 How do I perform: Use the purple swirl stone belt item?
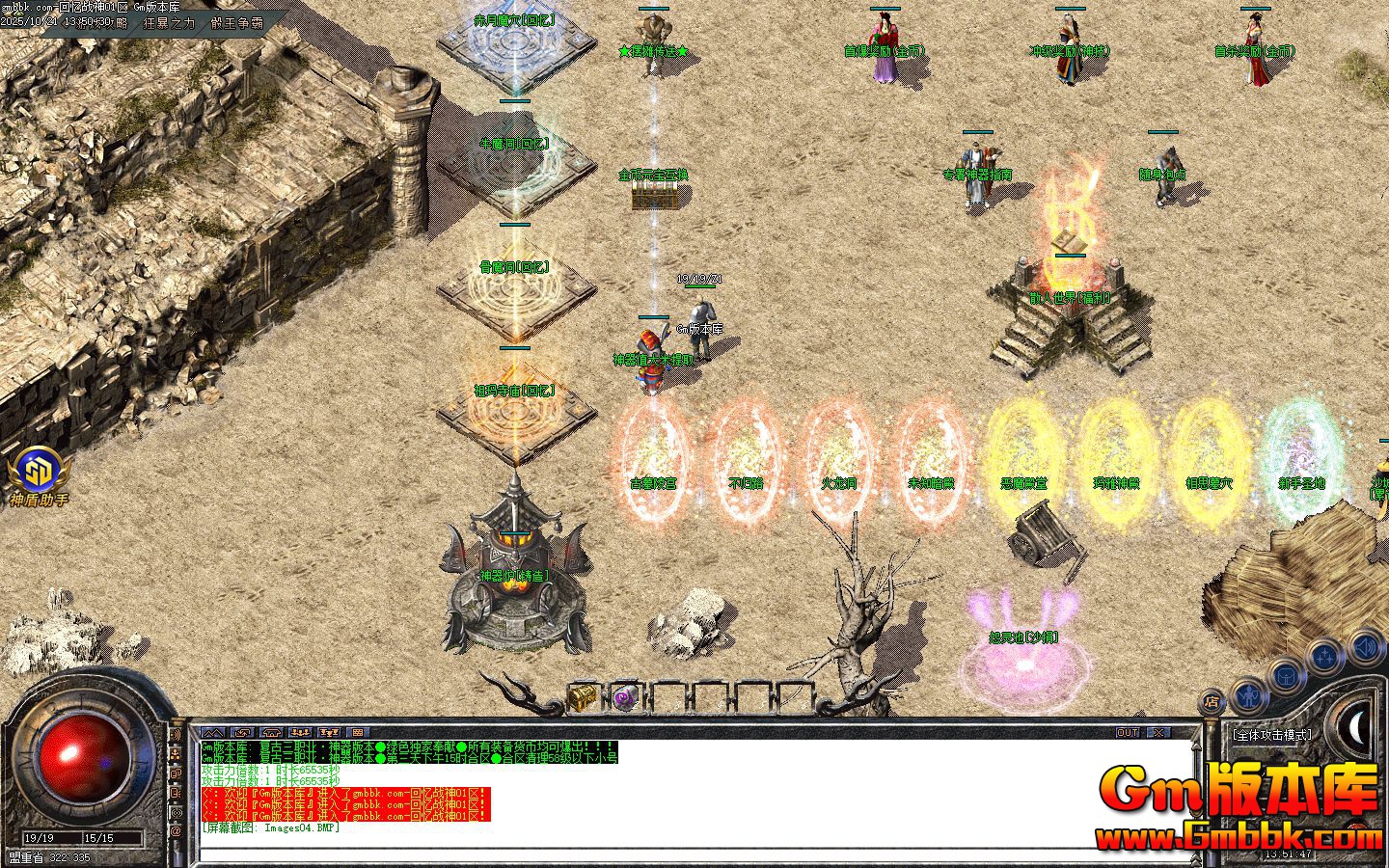coord(626,696)
